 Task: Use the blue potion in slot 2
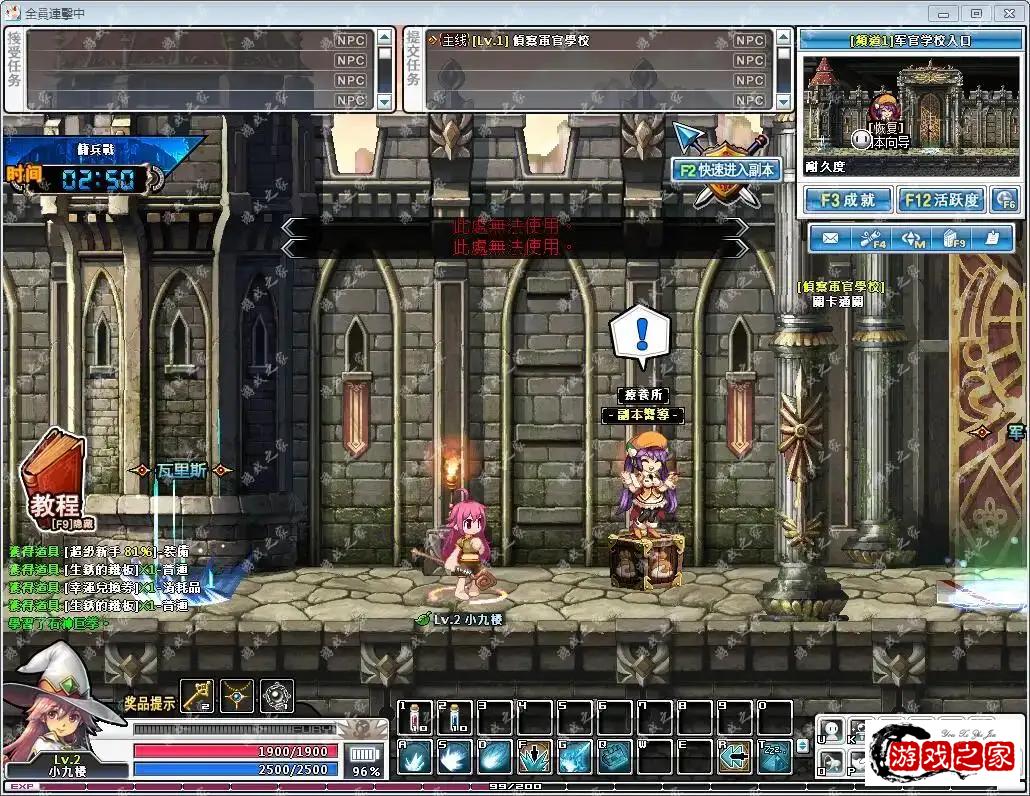pos(455,718)
